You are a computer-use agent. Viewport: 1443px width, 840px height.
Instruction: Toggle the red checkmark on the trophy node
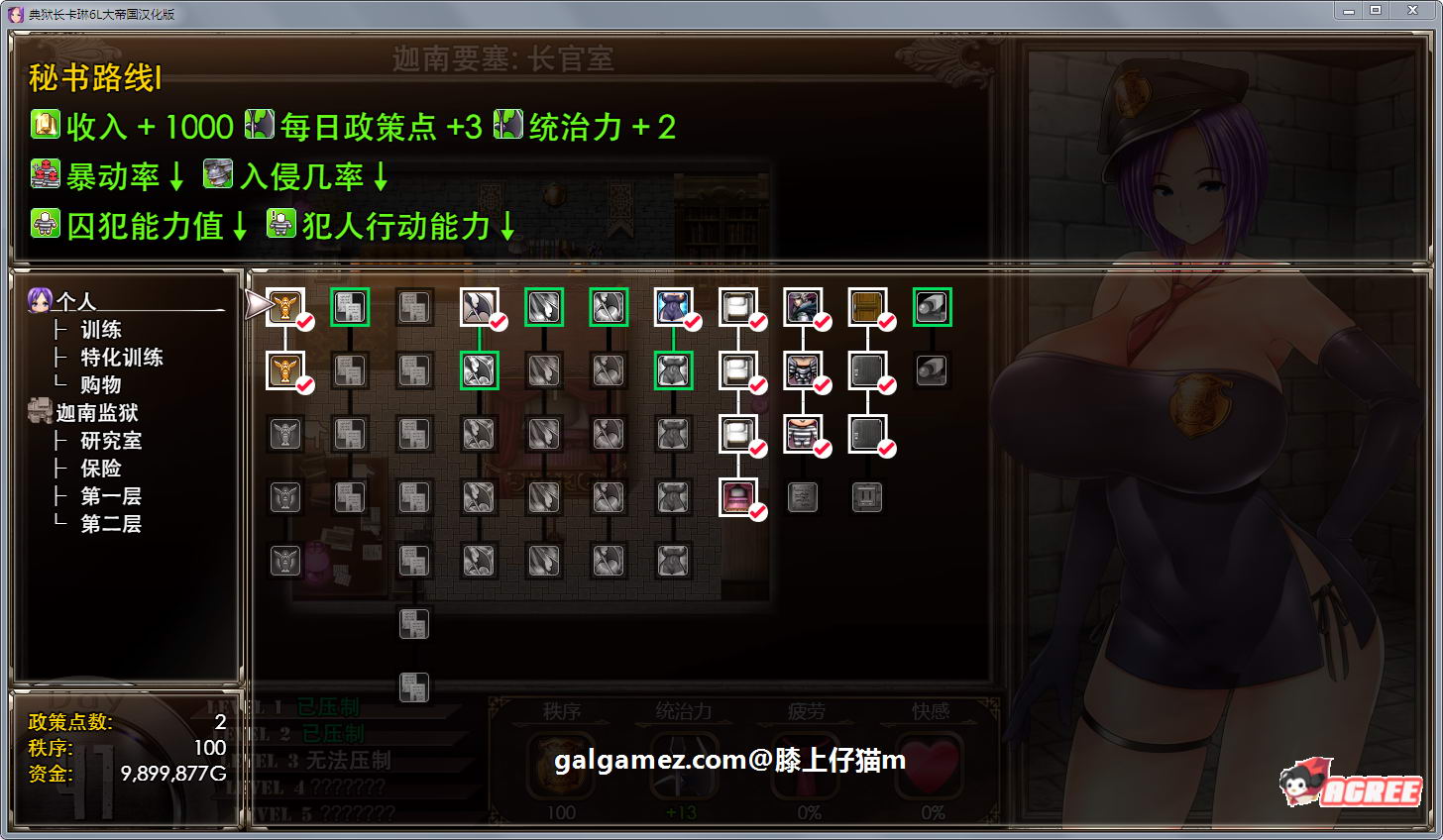pos(304,321)
